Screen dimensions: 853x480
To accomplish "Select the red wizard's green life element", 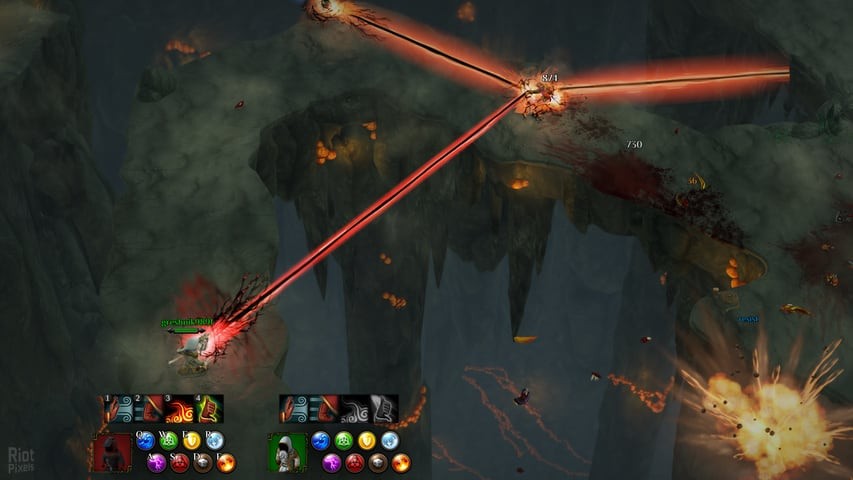I will pyautogui.click(x=168, y=439).
